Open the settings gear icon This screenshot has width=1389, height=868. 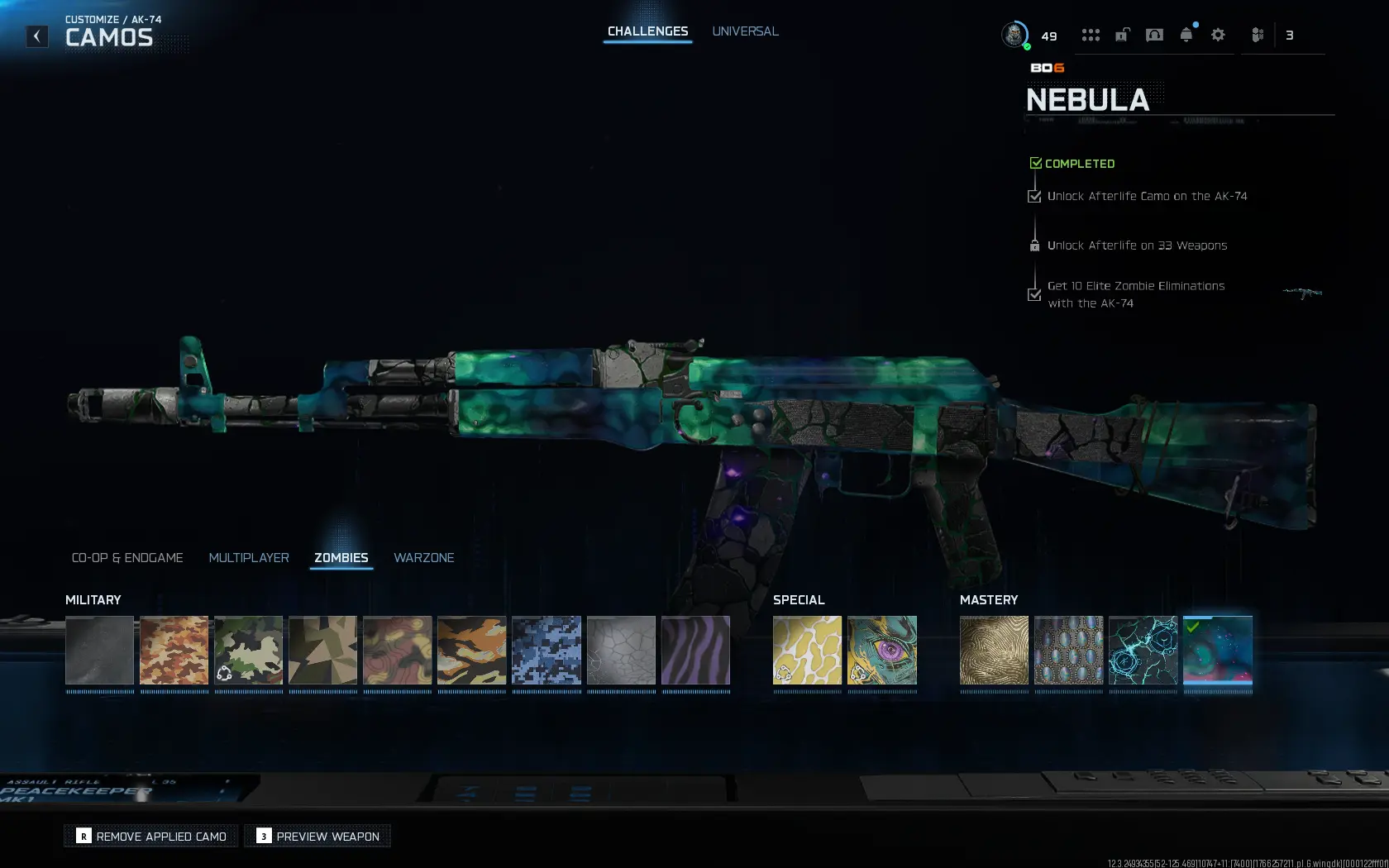[x=1218, y=35]
